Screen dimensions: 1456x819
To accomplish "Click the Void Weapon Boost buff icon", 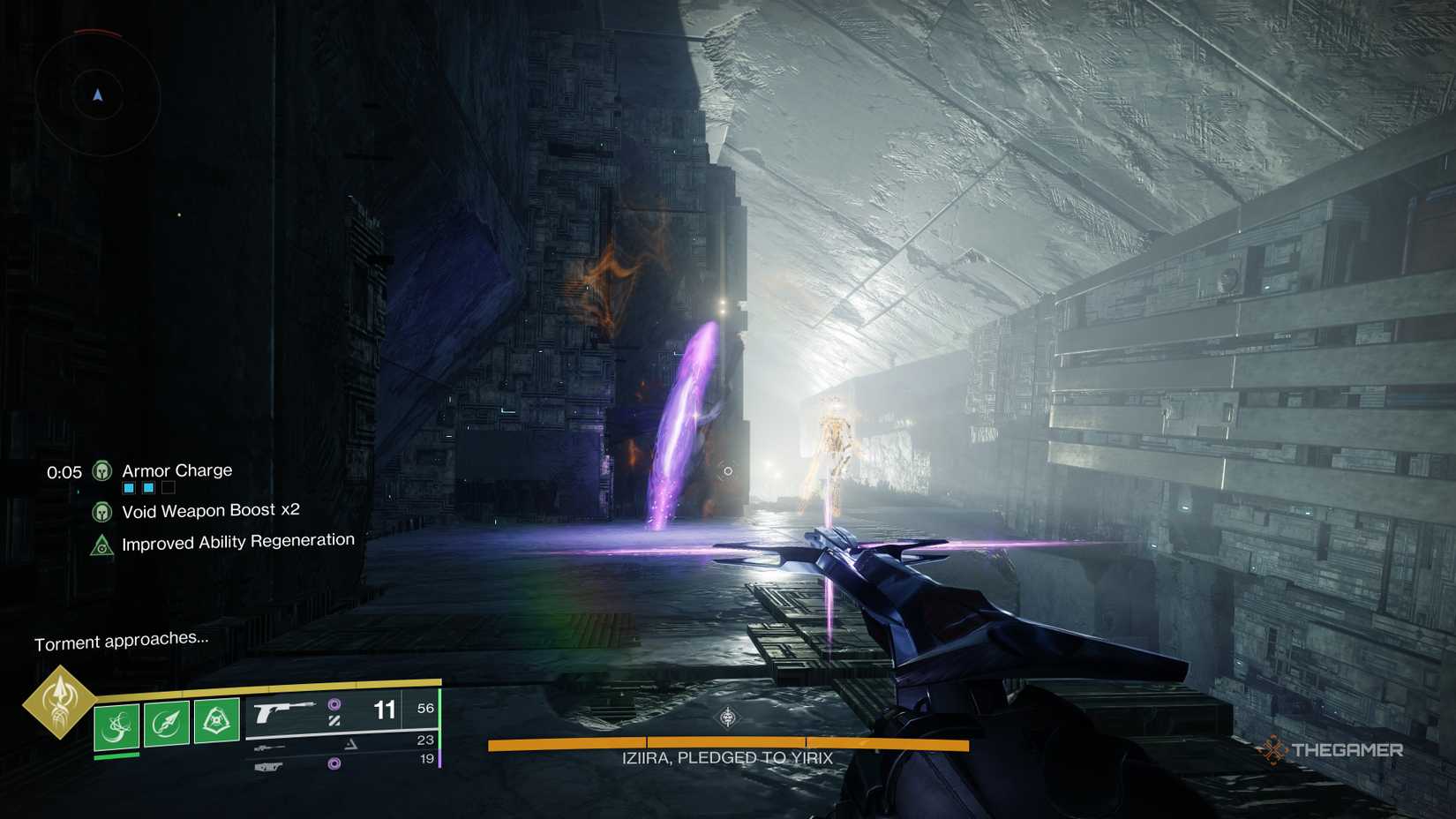I will pos(102,512).
